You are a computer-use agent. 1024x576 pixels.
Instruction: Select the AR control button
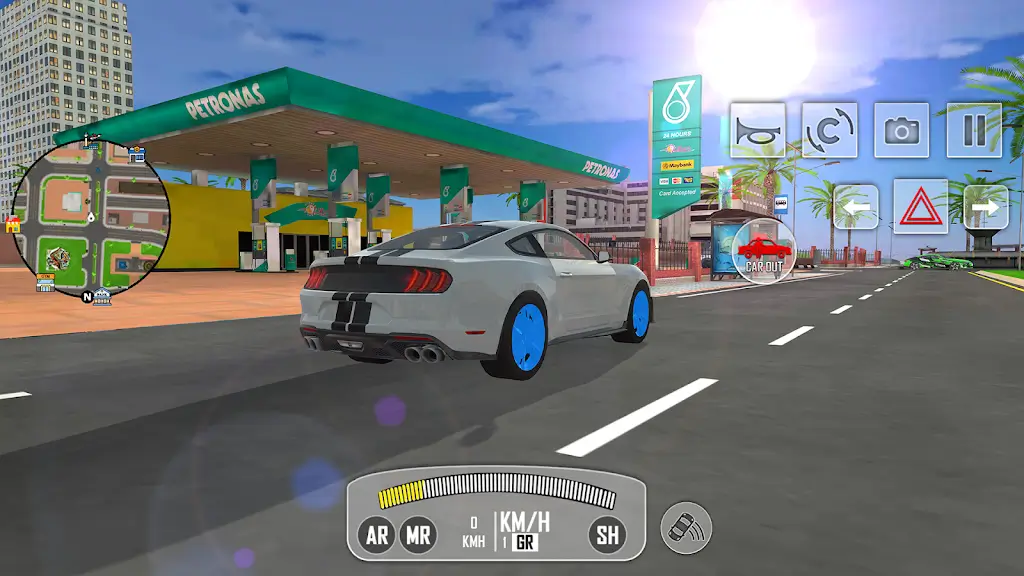tap(377, 535)
